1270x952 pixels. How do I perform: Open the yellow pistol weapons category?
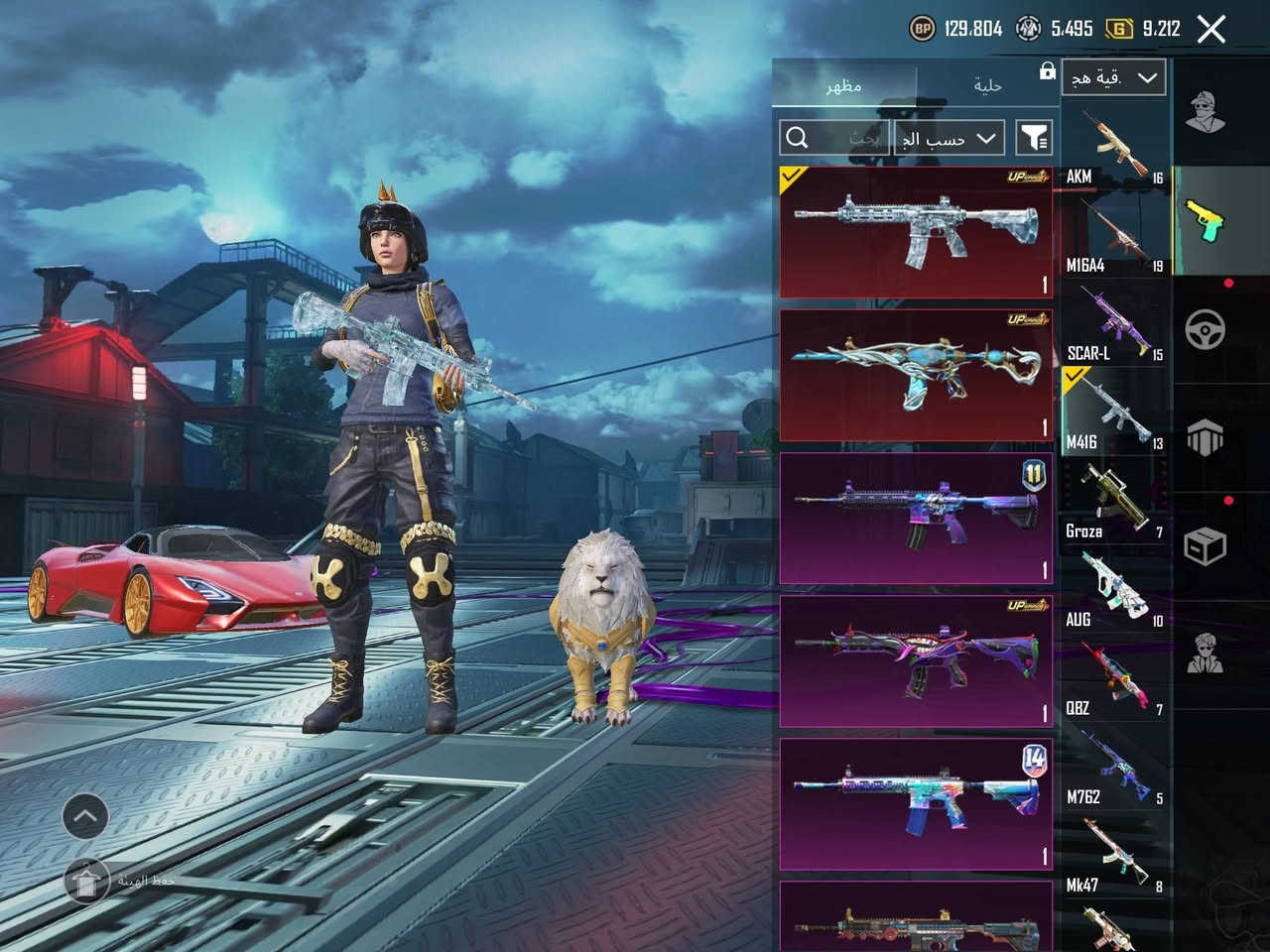click(x=1206, y=220)
